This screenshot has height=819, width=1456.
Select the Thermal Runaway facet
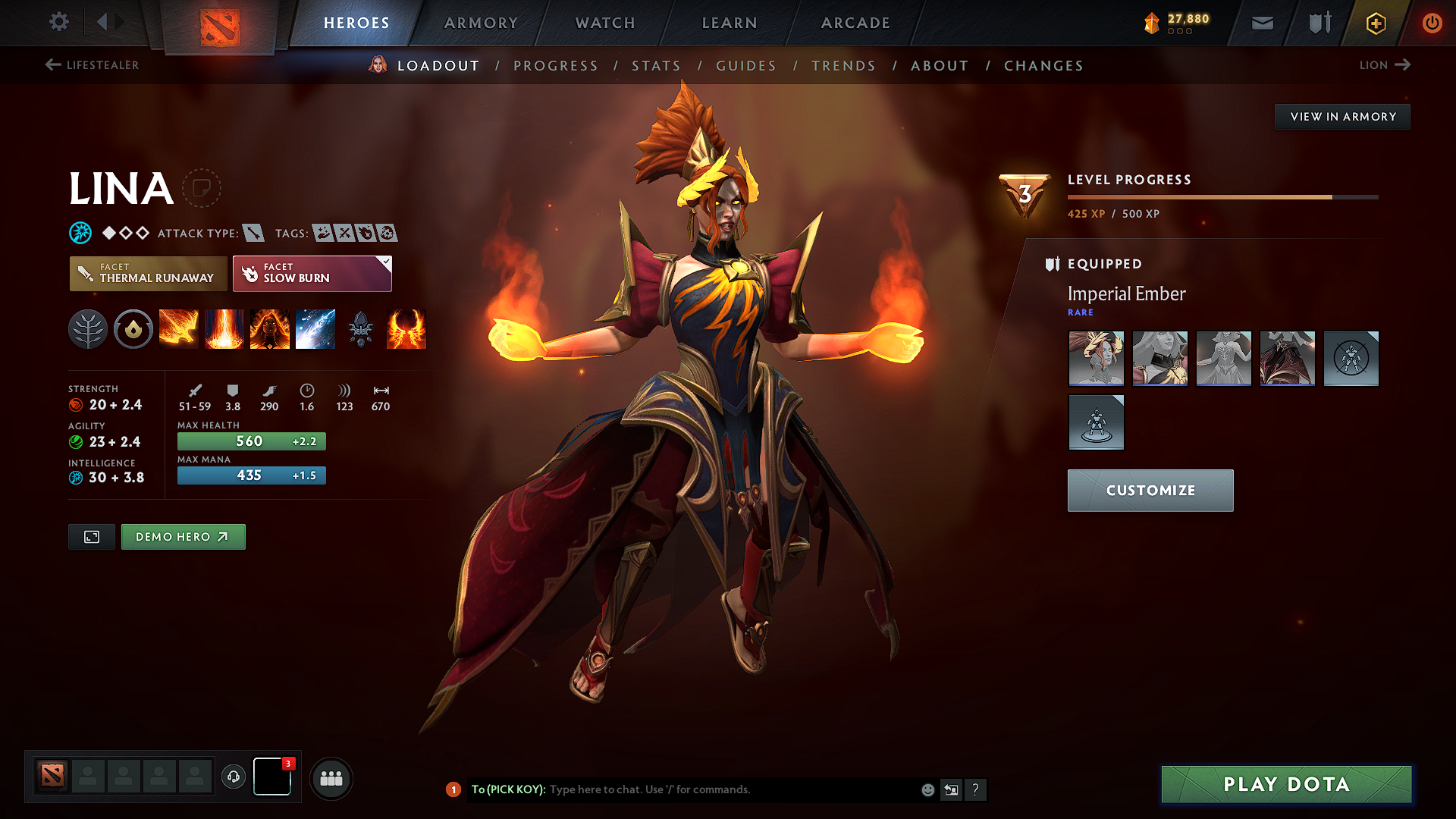click(148, 274)
